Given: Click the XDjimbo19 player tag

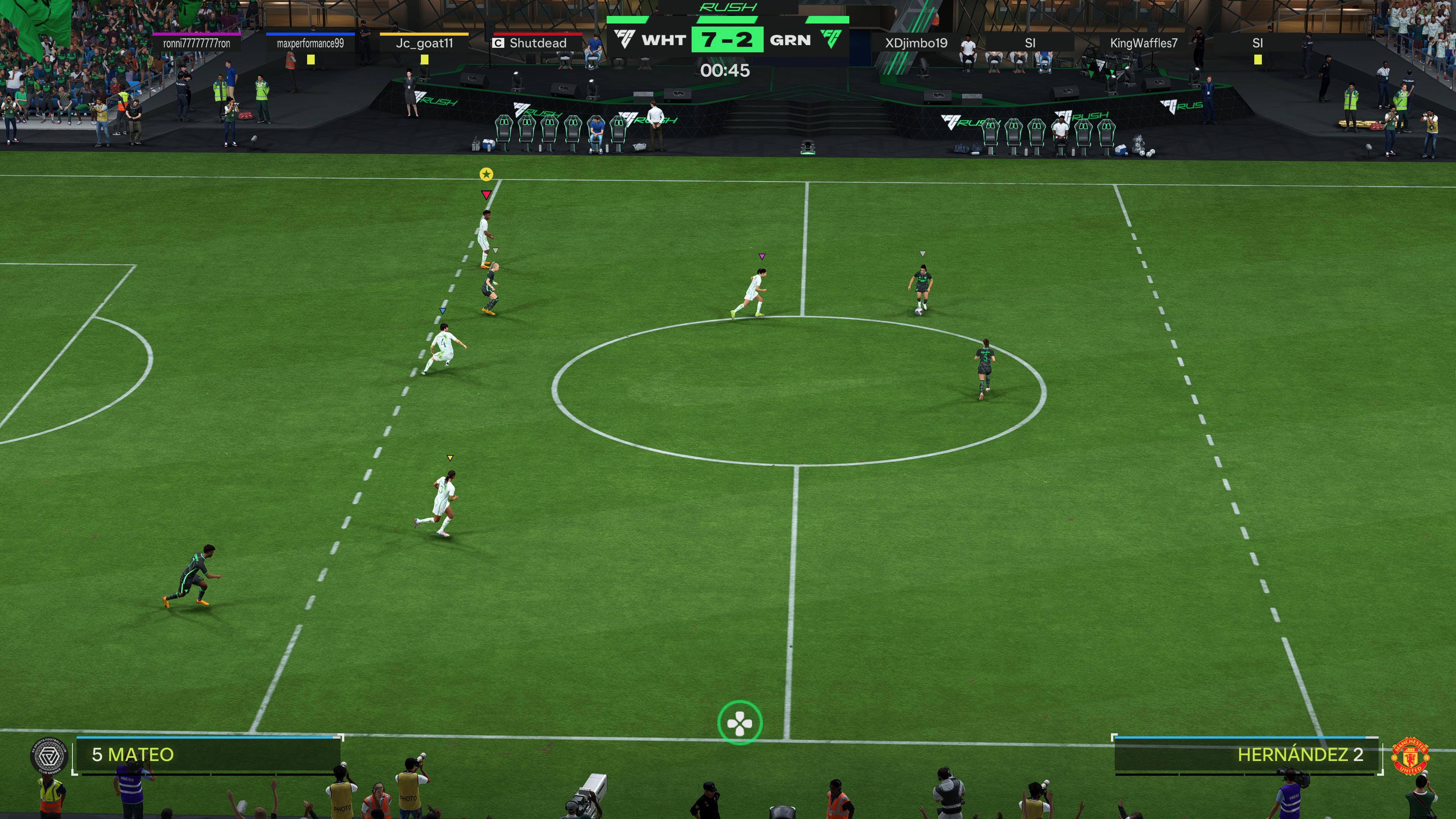Looking at the screenshot, I should [x=916, y=43].
